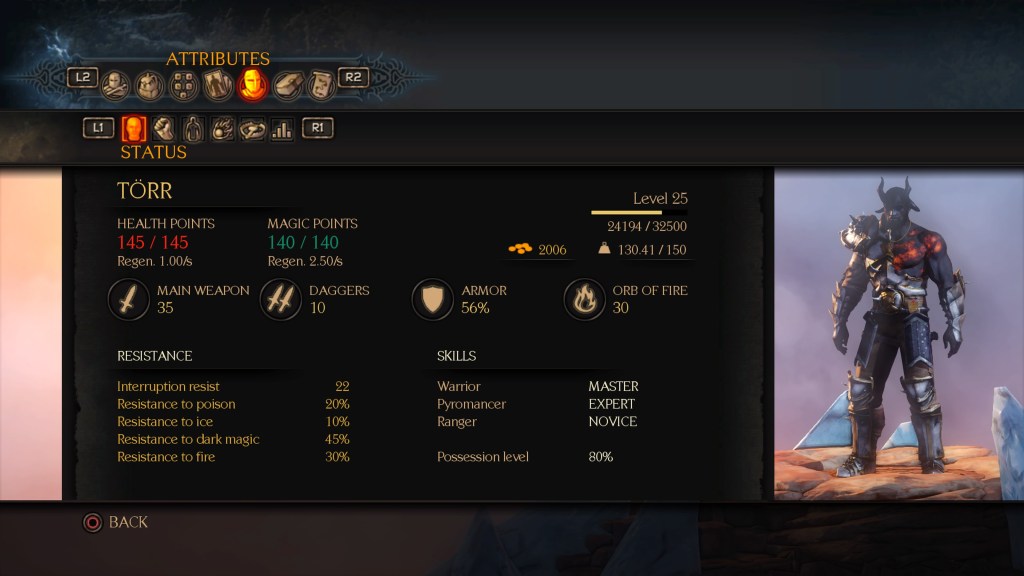The width and height of the screenshot is (1024, 576).
Task: Click the Main Weapon sword icon
Action: pos(130,299)
